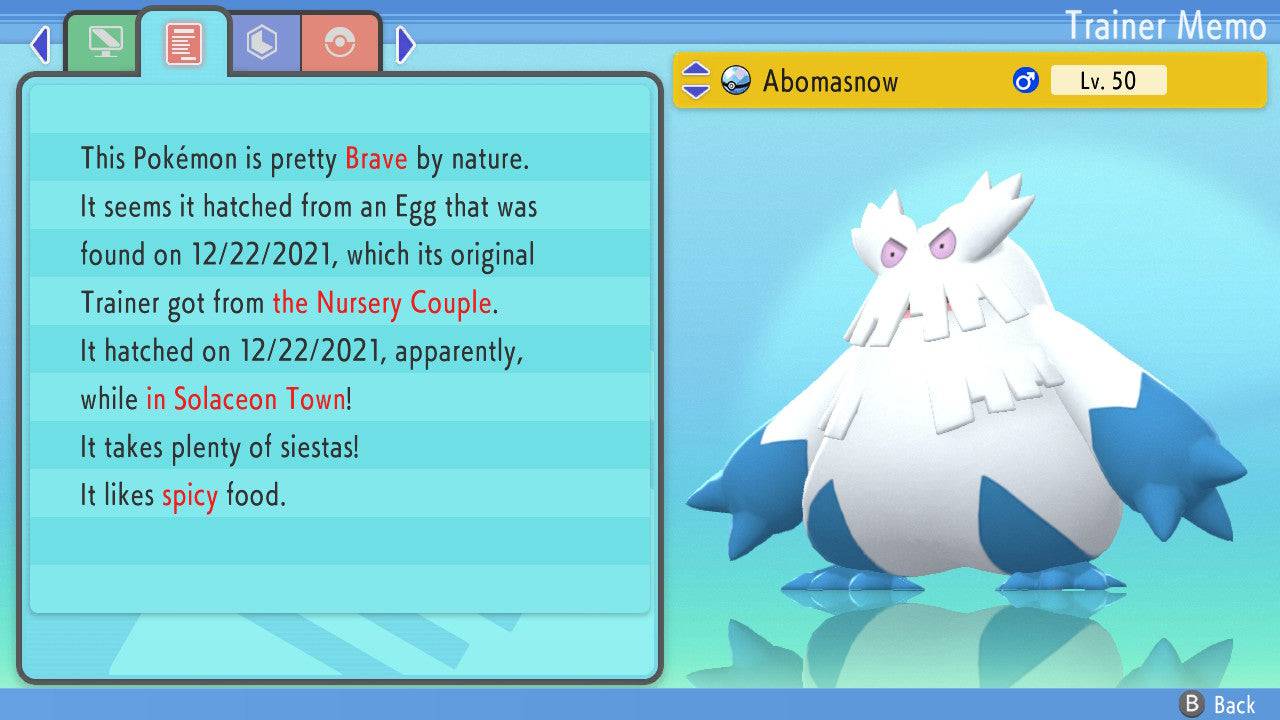Select the red Trainer Memo tab

(184, 43)
